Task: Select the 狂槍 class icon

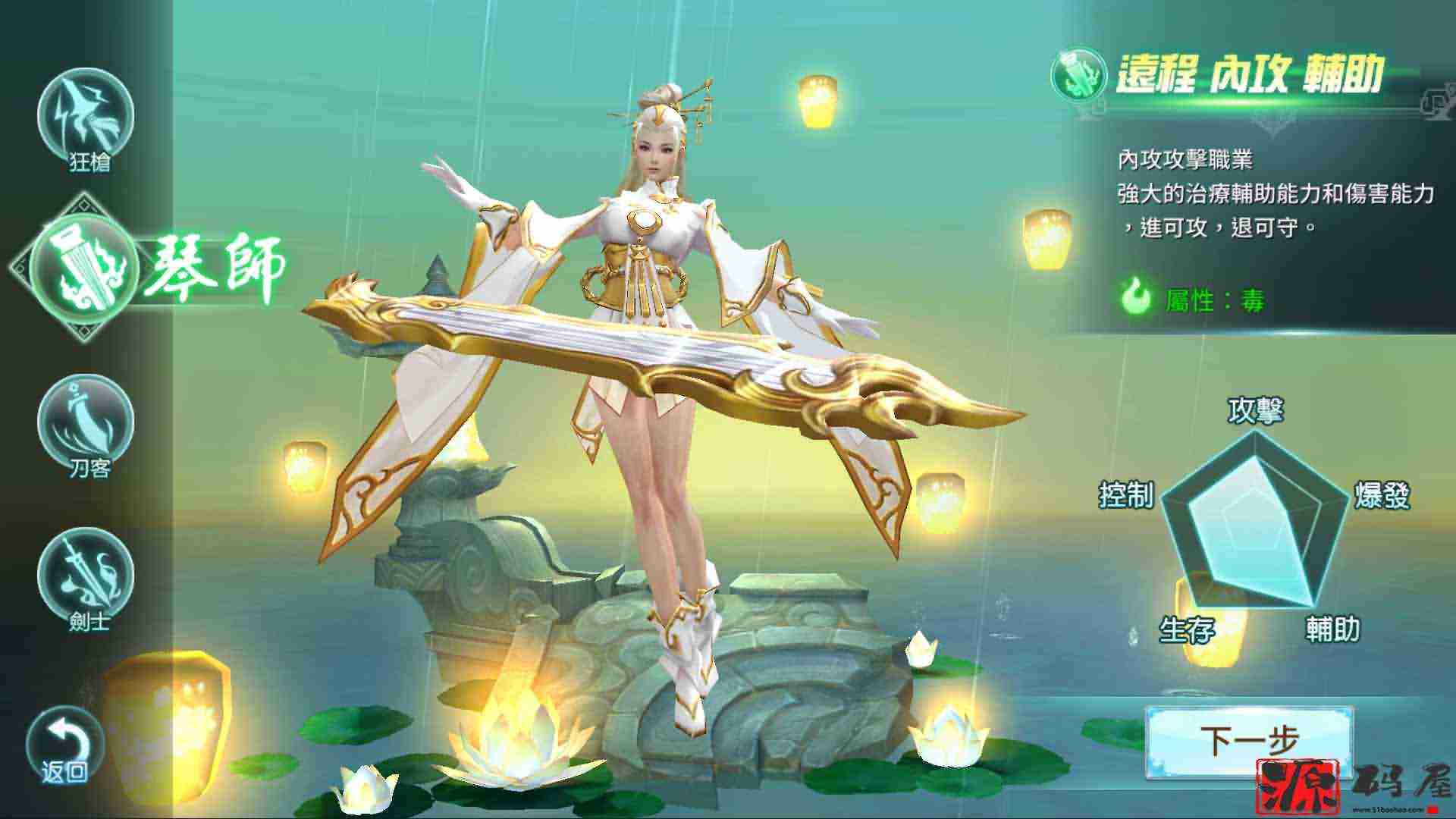Action: (86, 116)
